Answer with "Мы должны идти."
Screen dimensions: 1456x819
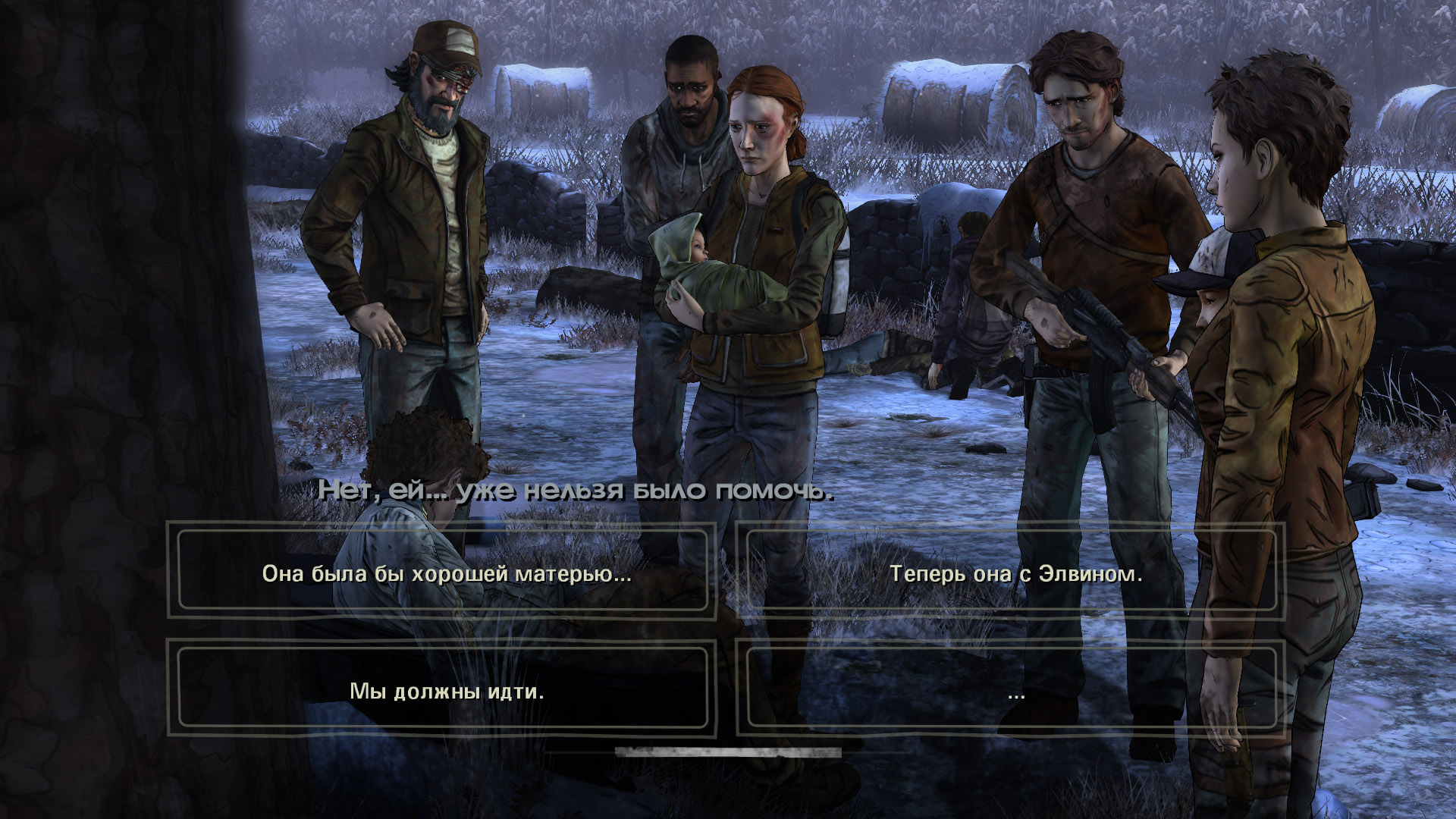(x=446, y=691)
